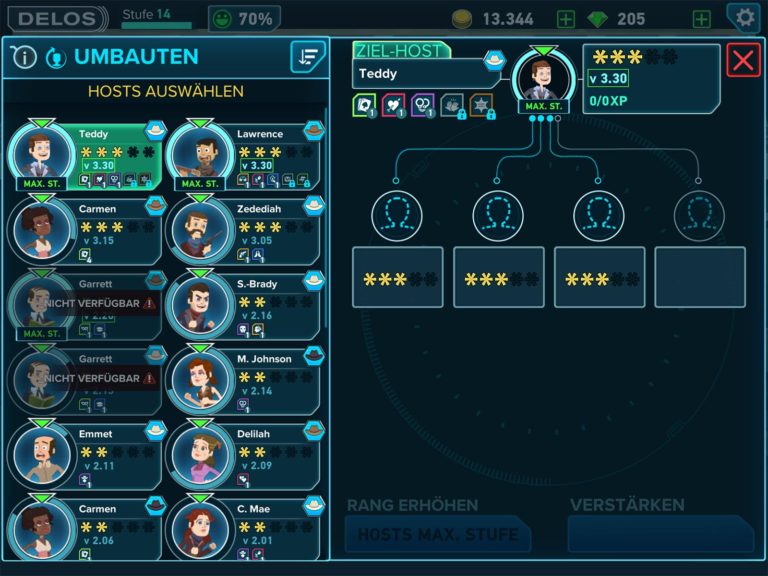Viewport: 768px width, 576px height.
Task: Pick Zedediah as a host
Action: click(243, 230)
